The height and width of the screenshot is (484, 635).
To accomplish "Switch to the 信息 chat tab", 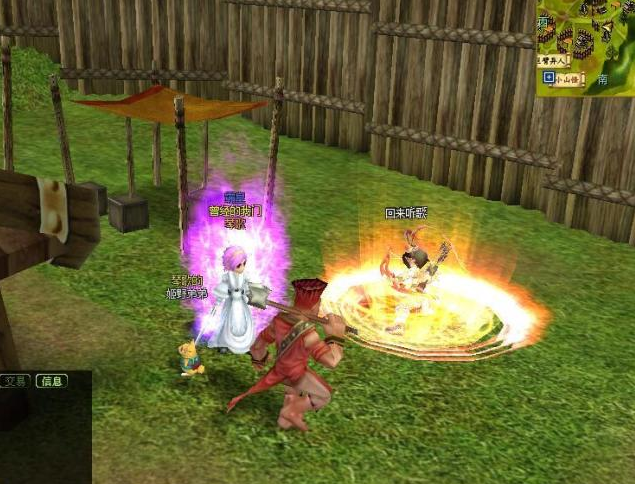I will pyautogui.click(x=51, y=381).
